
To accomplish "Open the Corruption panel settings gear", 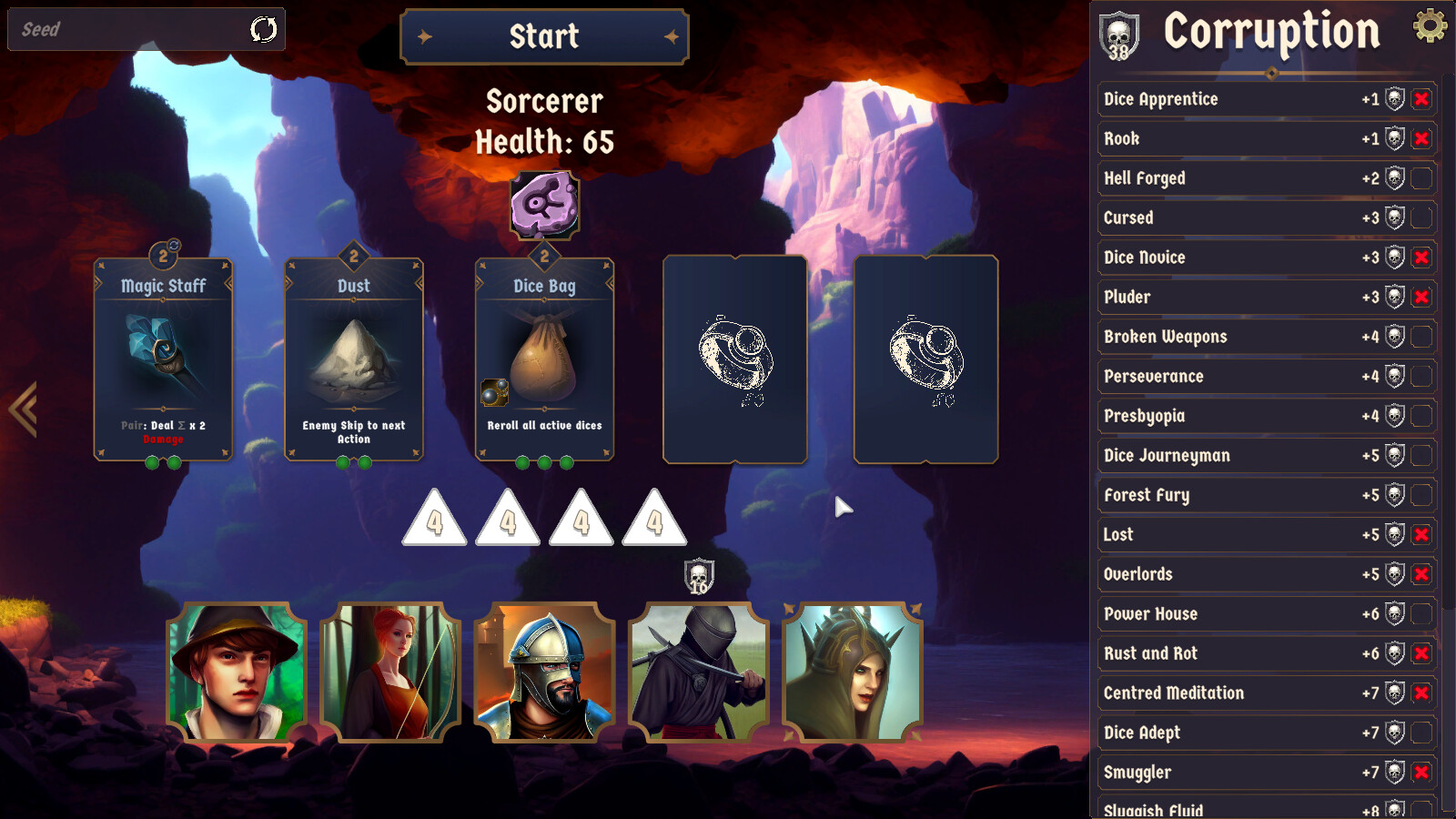I will (1431, 29).
